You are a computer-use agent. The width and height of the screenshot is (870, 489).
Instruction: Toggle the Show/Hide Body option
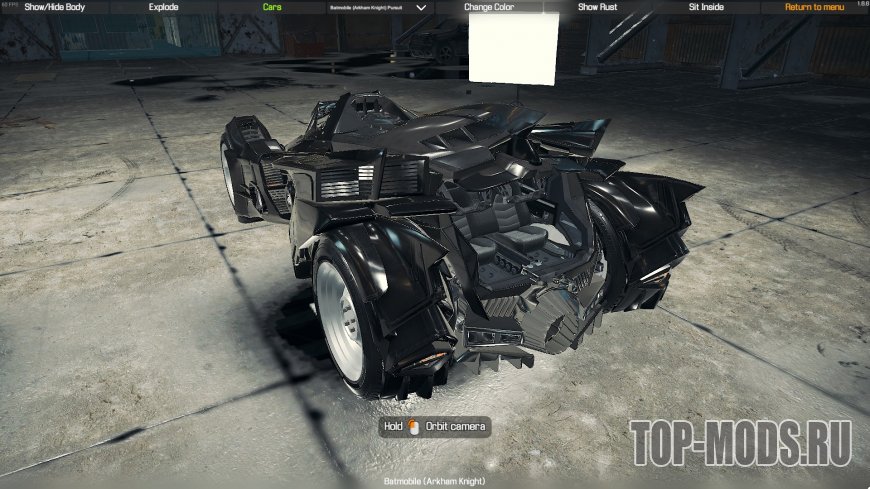pyautogui.click(x=55, y=7)
